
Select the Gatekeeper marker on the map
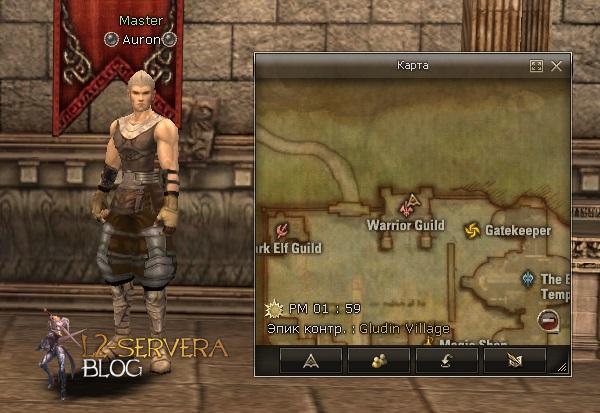point(471,231)
